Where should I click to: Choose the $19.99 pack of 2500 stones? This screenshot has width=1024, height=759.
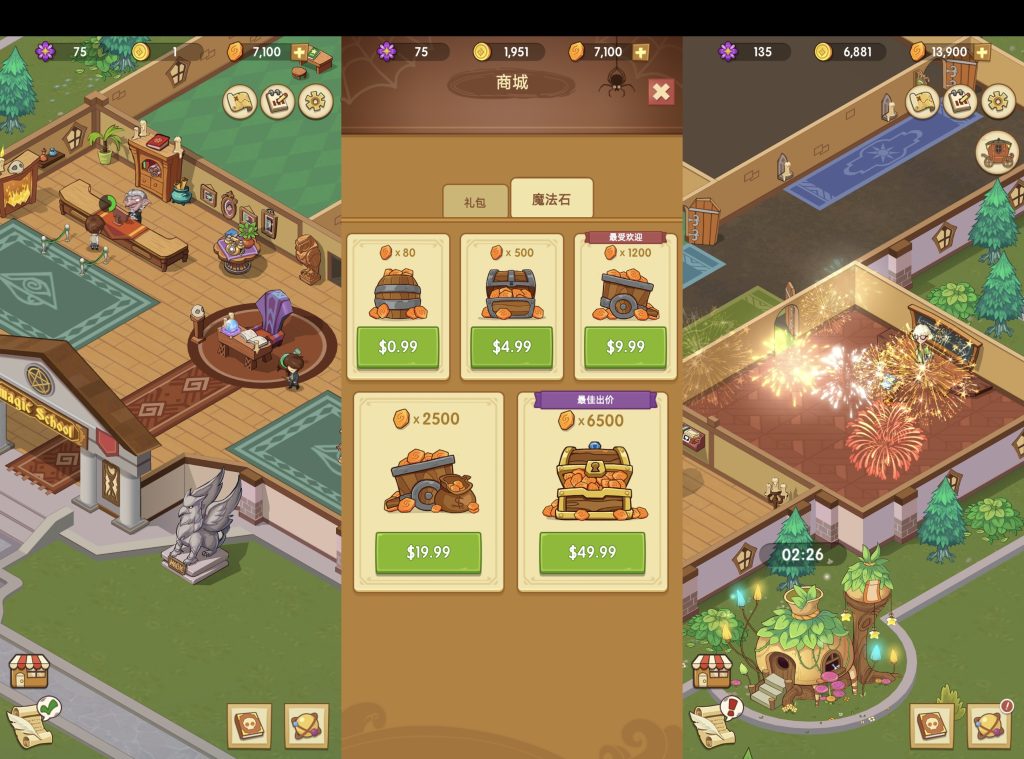tap(428, 552)
